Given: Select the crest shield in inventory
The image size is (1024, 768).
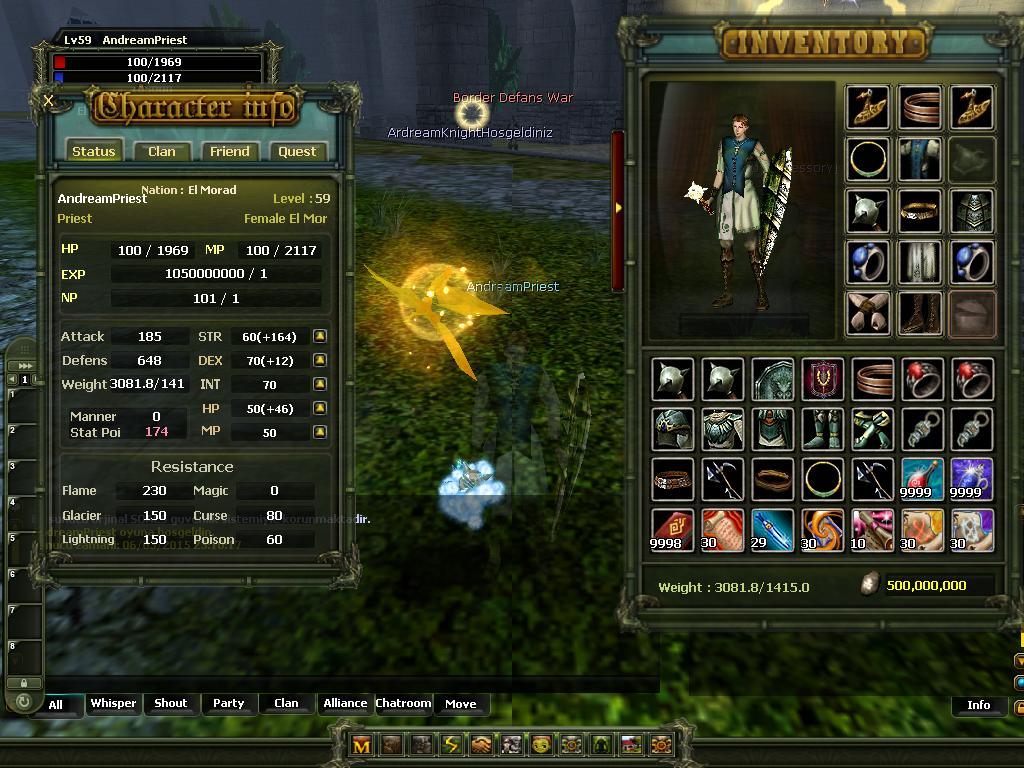Looking at the screenshot, I should click(822, 380).
